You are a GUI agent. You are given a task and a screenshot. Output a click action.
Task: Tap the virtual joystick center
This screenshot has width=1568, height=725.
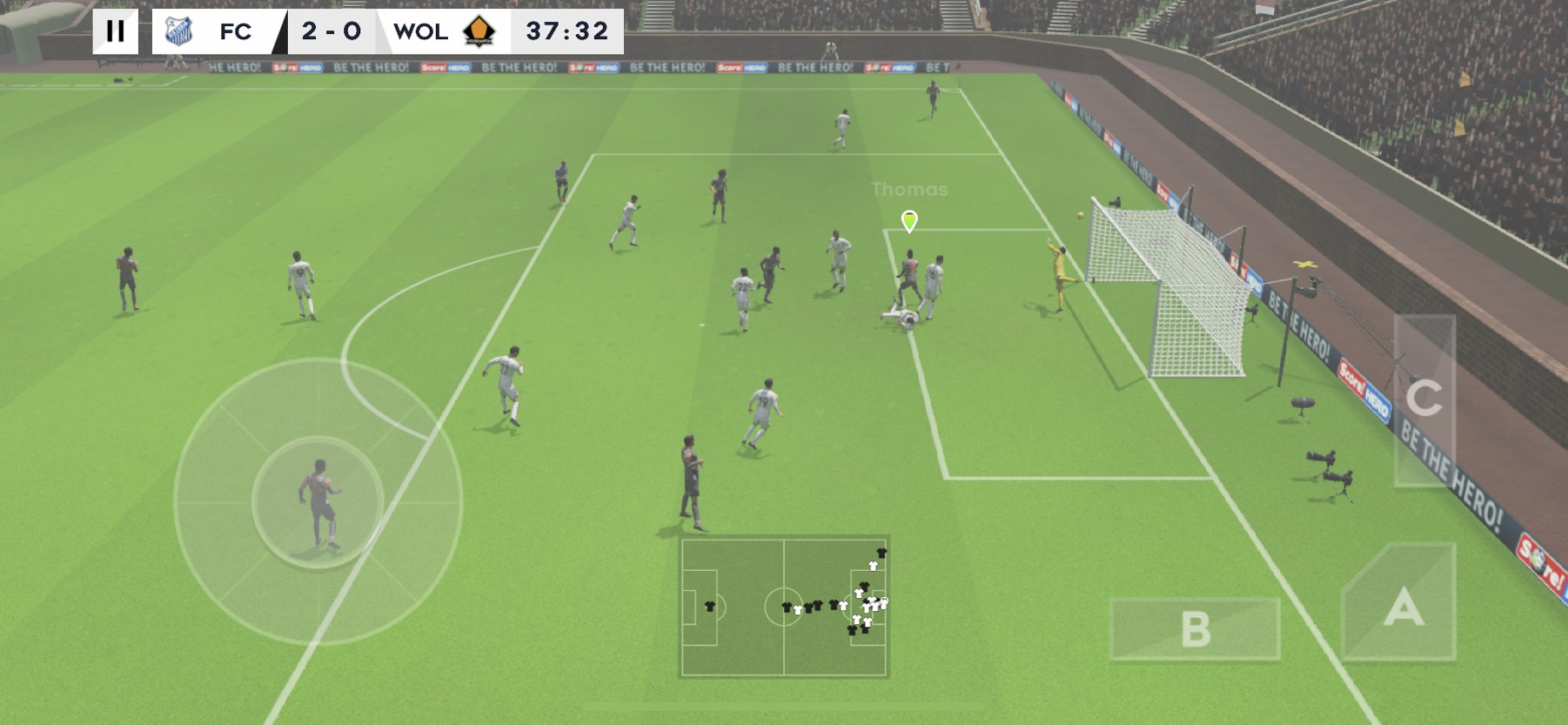tap(318, 502)
